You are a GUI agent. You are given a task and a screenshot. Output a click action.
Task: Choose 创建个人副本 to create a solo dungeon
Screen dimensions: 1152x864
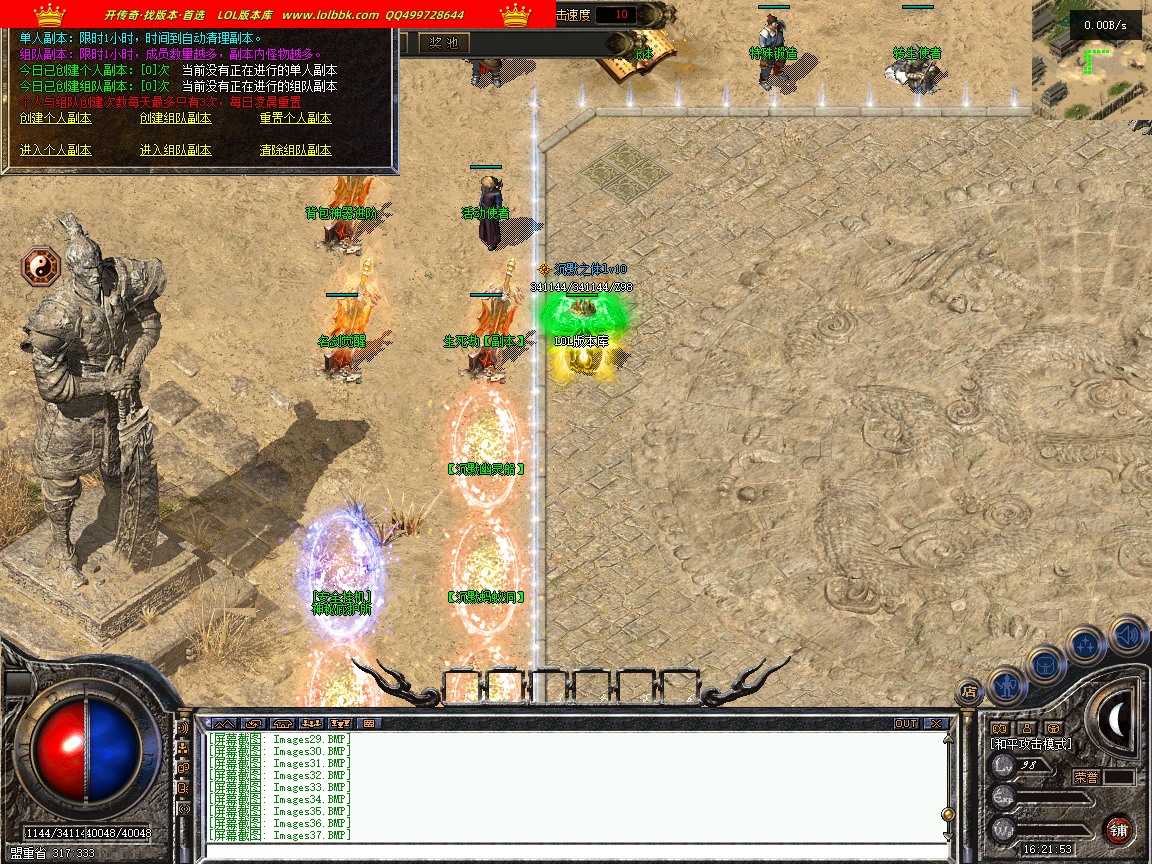pos(56,118)
